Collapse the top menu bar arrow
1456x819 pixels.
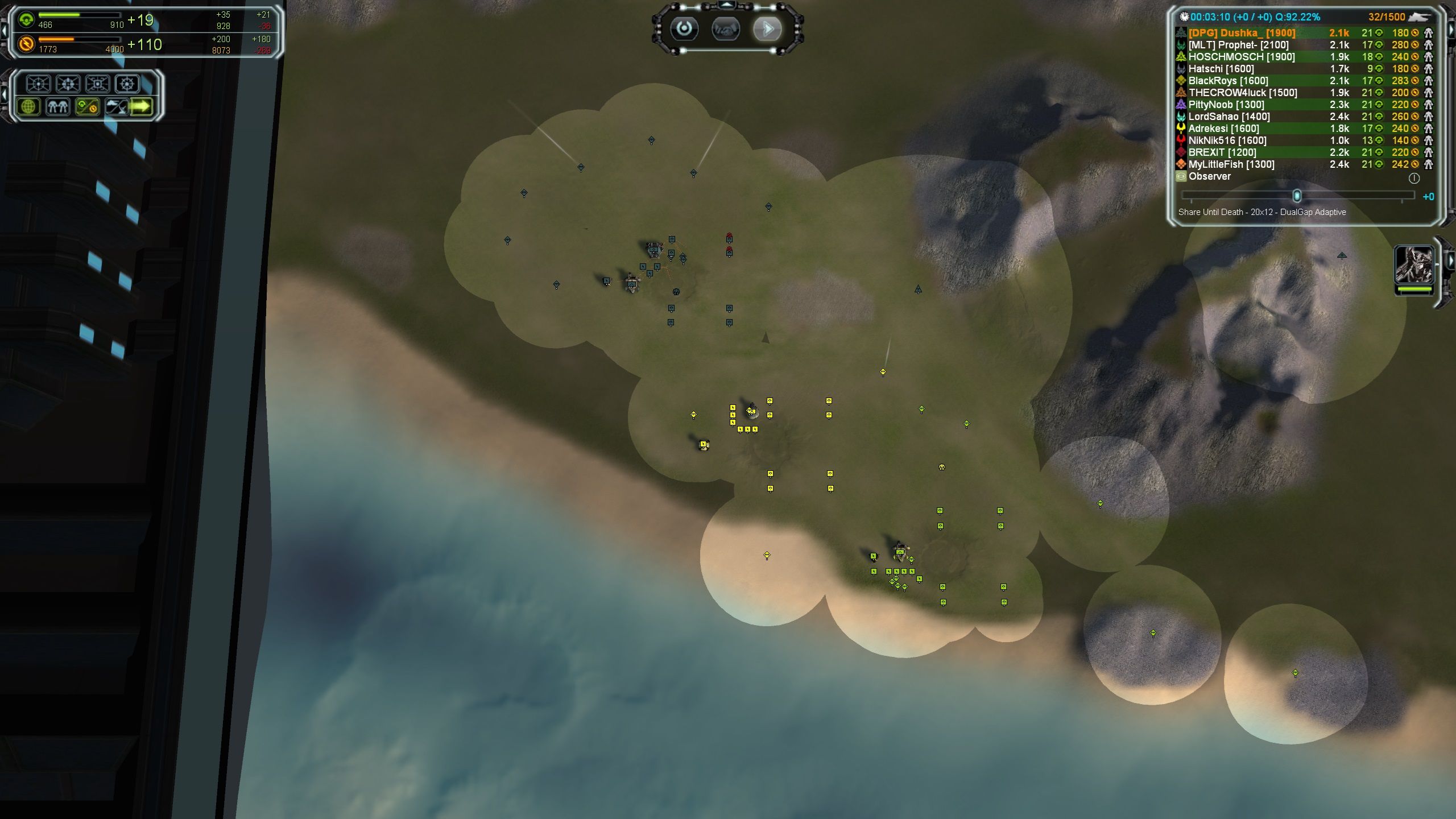tap(727, 5)
